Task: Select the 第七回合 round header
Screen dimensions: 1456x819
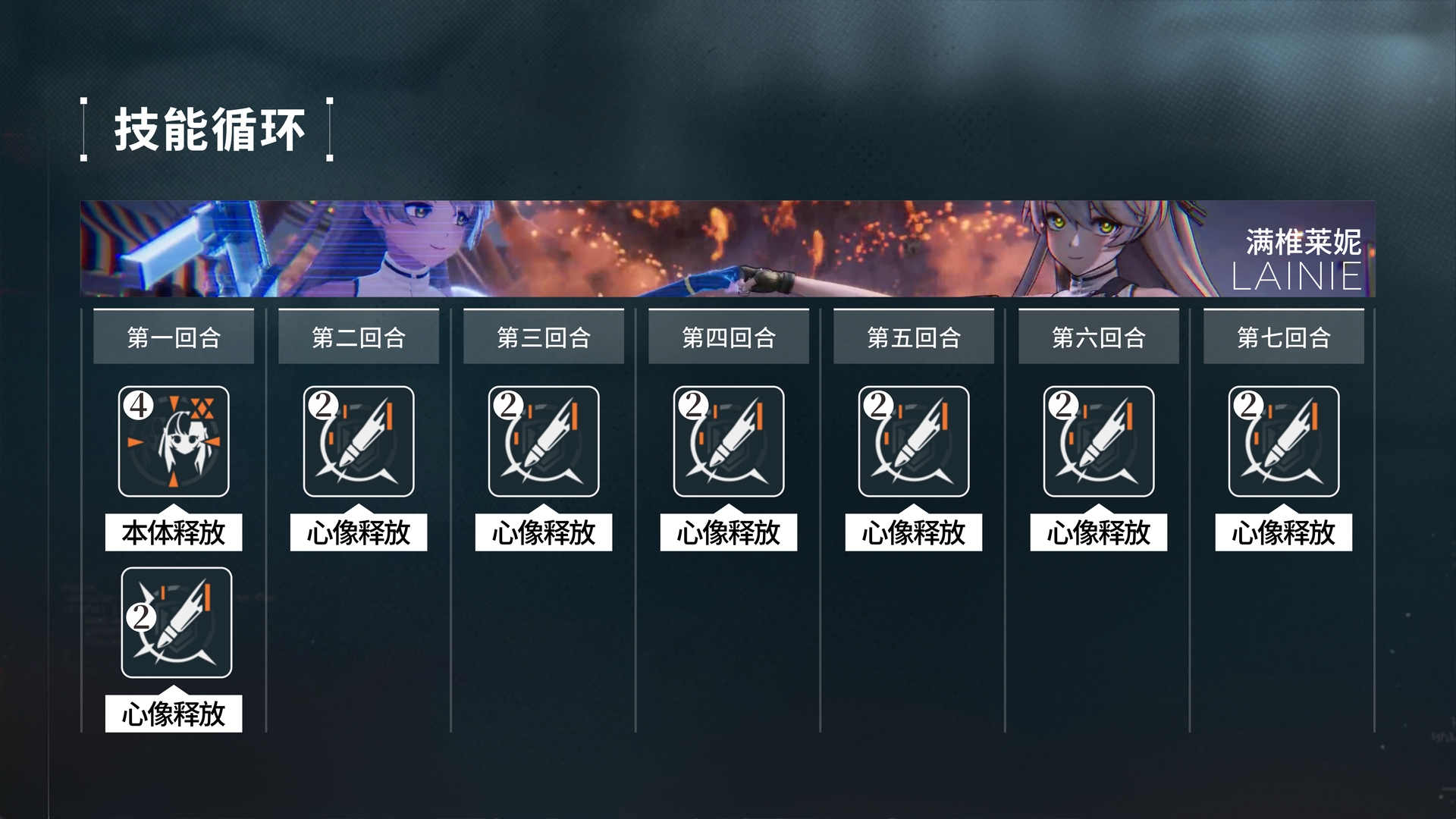Action: tap(1284, 337)
